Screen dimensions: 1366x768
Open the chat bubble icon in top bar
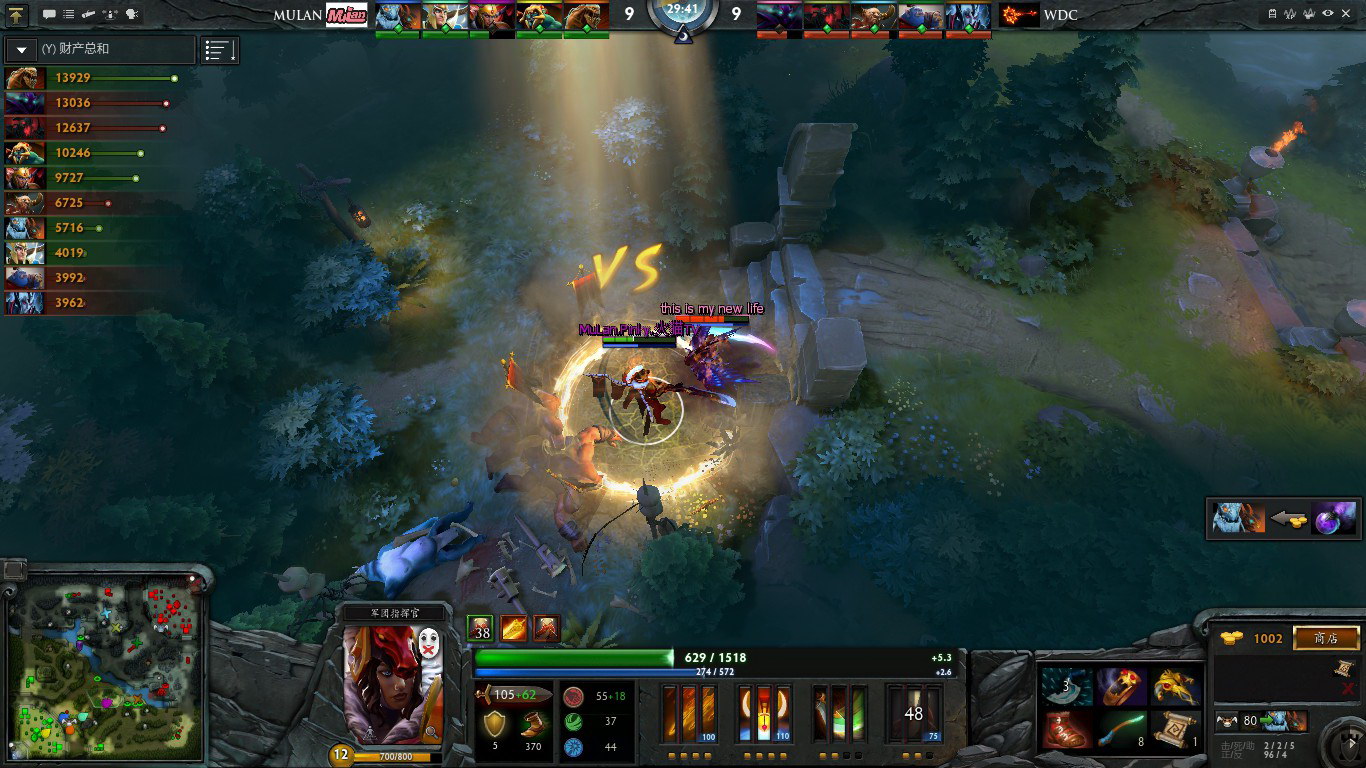[x=49, y=15]
